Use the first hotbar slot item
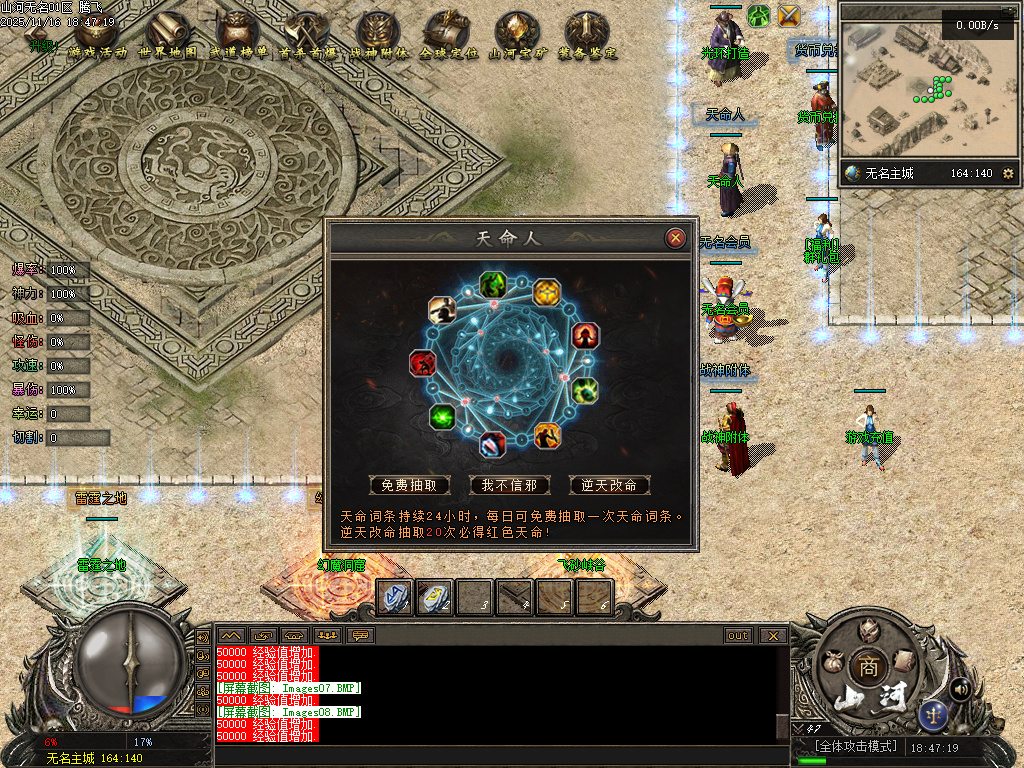1024x768 pixels. pos(395,597)
